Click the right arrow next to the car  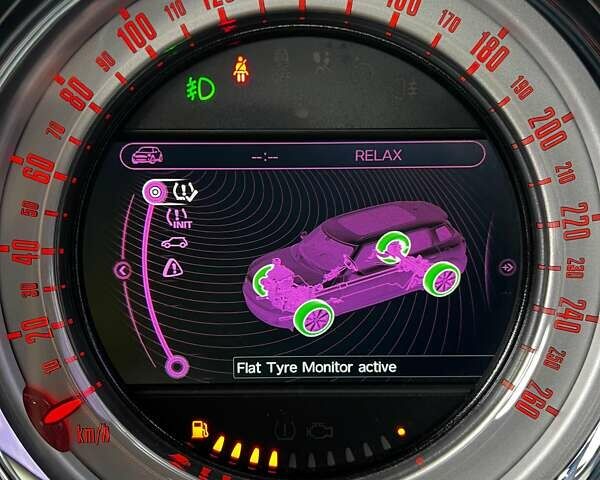click(x=507, y=267)
